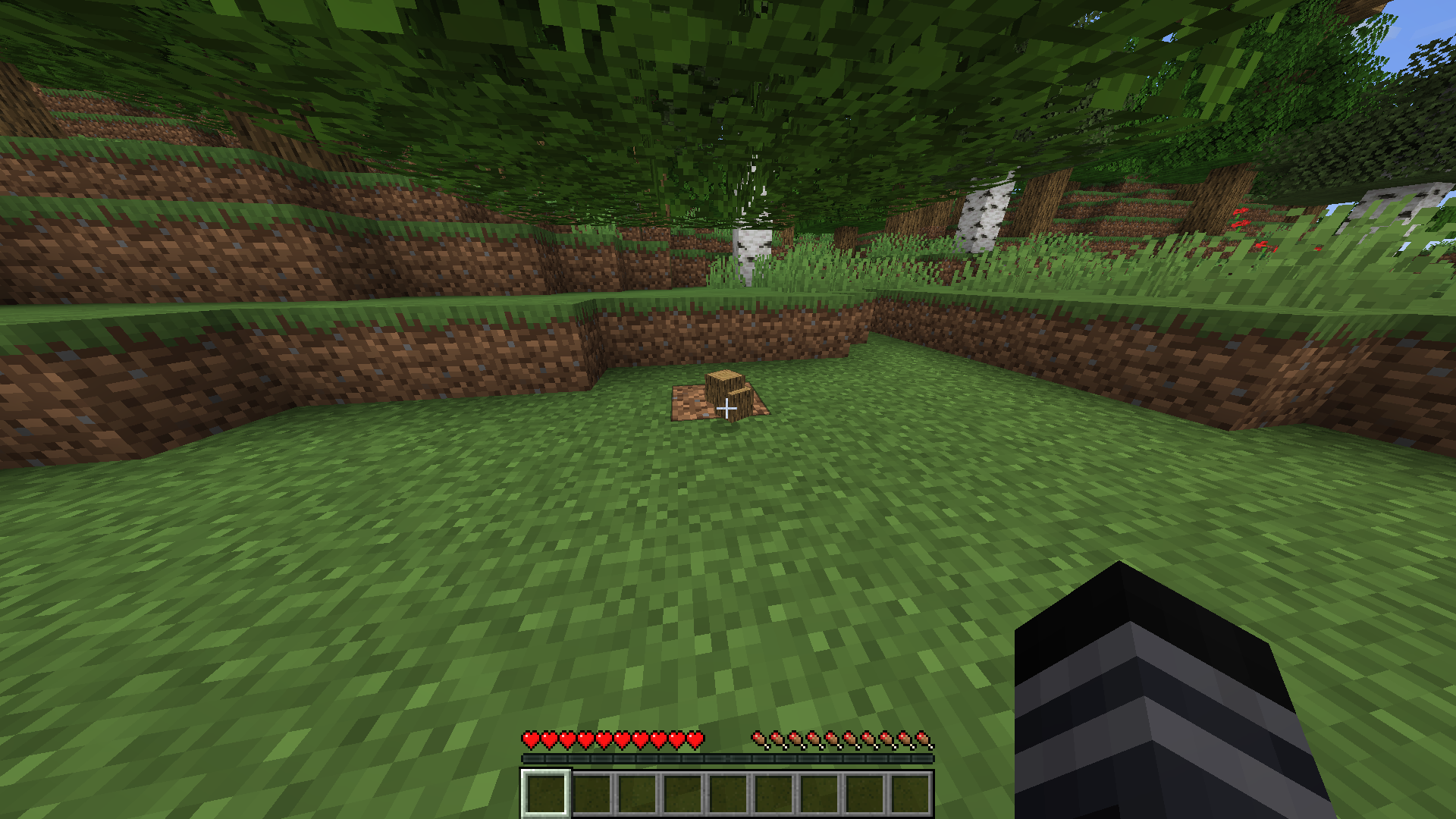Click the rightmost hunger drumstick icon
This screenshot has height=819, width=1456.
[924, 739]
